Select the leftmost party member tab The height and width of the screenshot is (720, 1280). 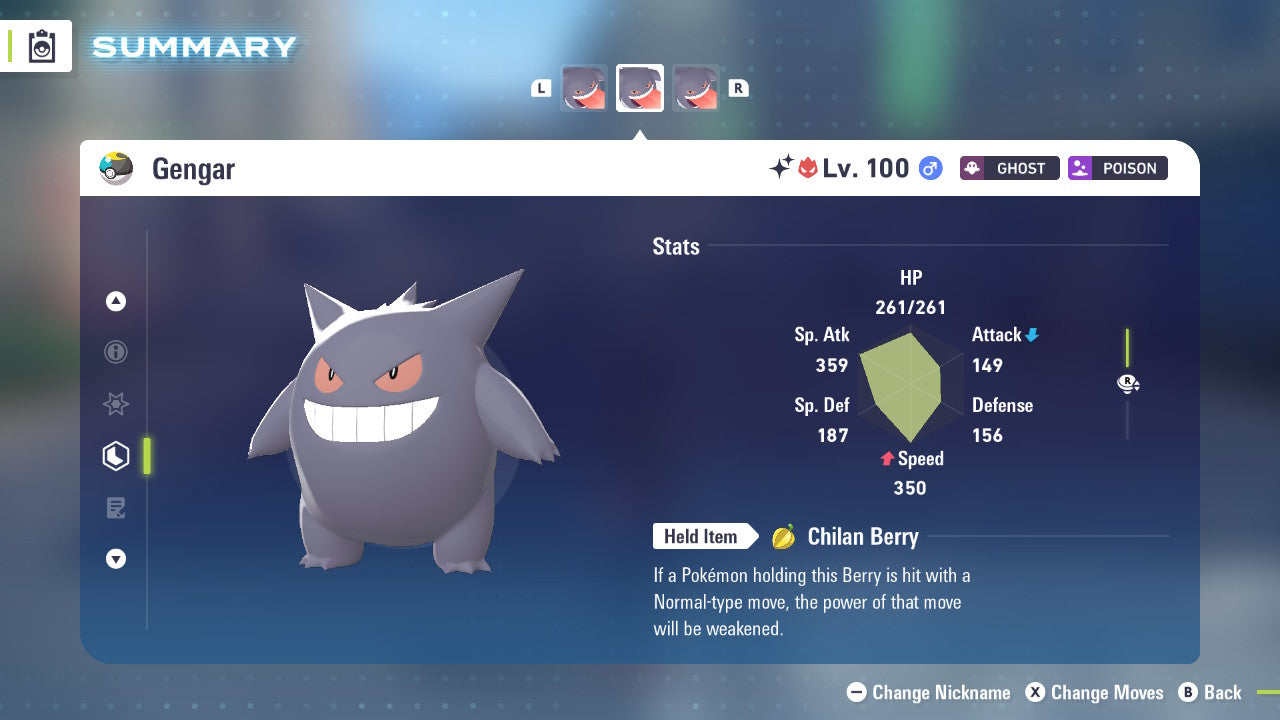(585, 88)
